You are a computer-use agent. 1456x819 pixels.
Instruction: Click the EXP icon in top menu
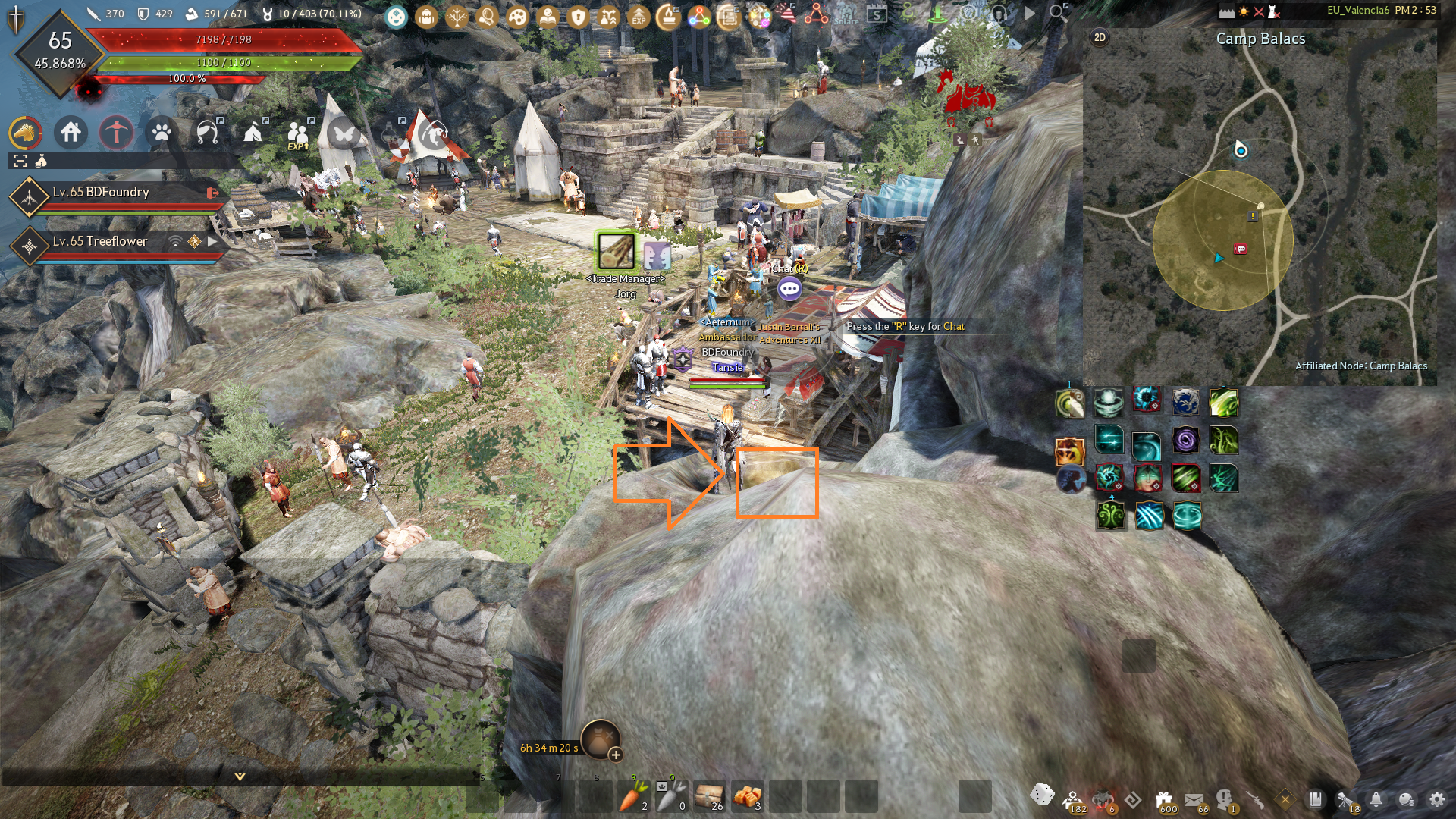pos(639,16)
